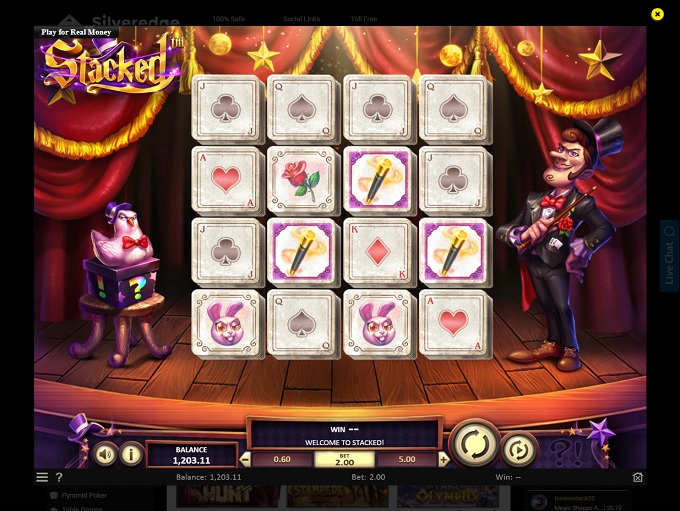Activate the autoplay button
Viewport: 680px width, 511px height.
coord(519,450)
